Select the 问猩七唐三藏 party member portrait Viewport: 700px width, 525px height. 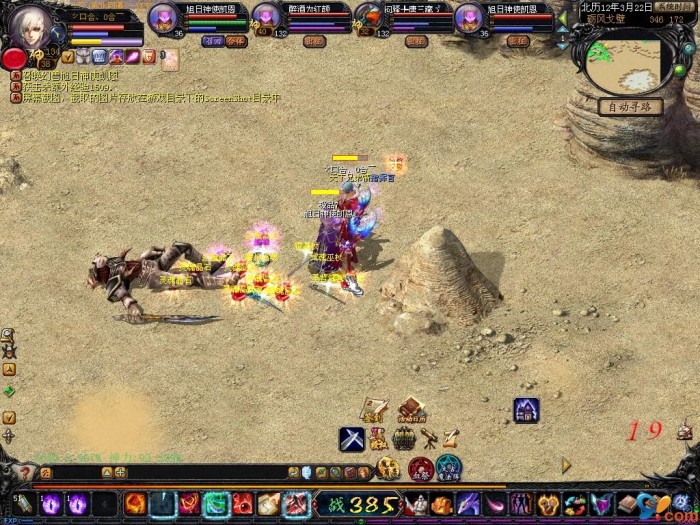369,19
